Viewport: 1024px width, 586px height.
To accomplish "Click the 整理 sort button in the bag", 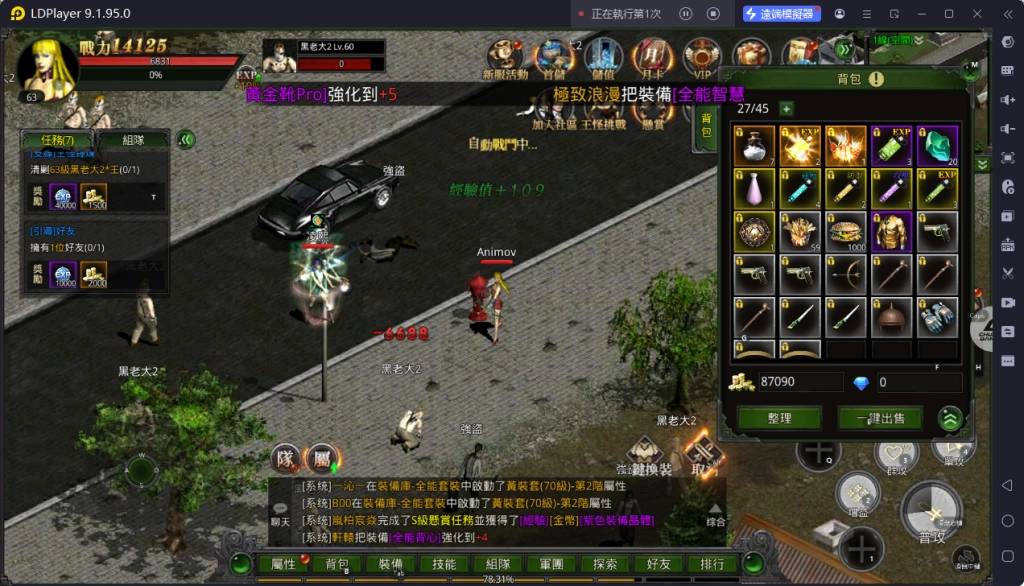I will pos(779,418).
